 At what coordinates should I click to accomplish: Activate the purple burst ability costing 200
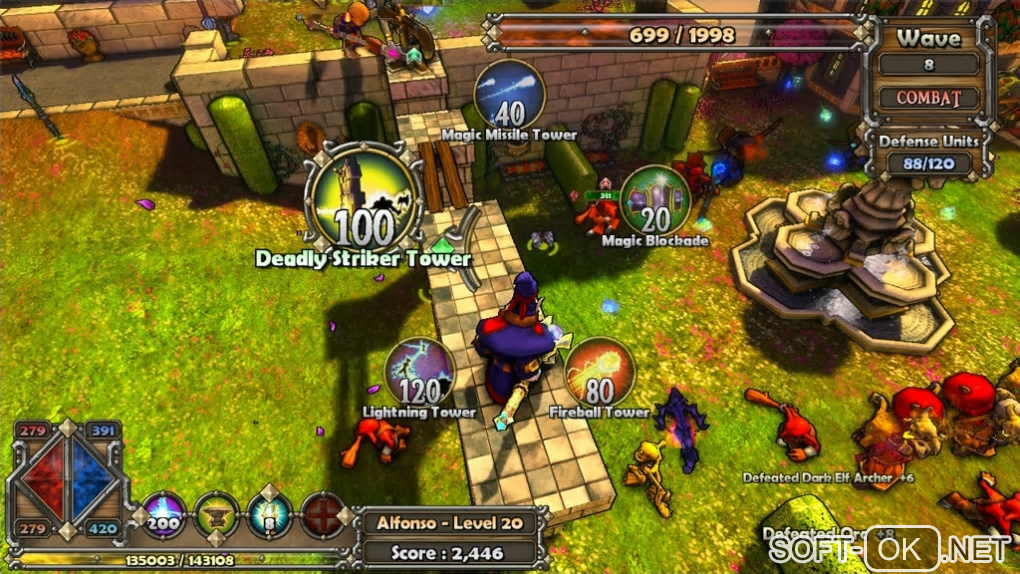tap(165, 514)
